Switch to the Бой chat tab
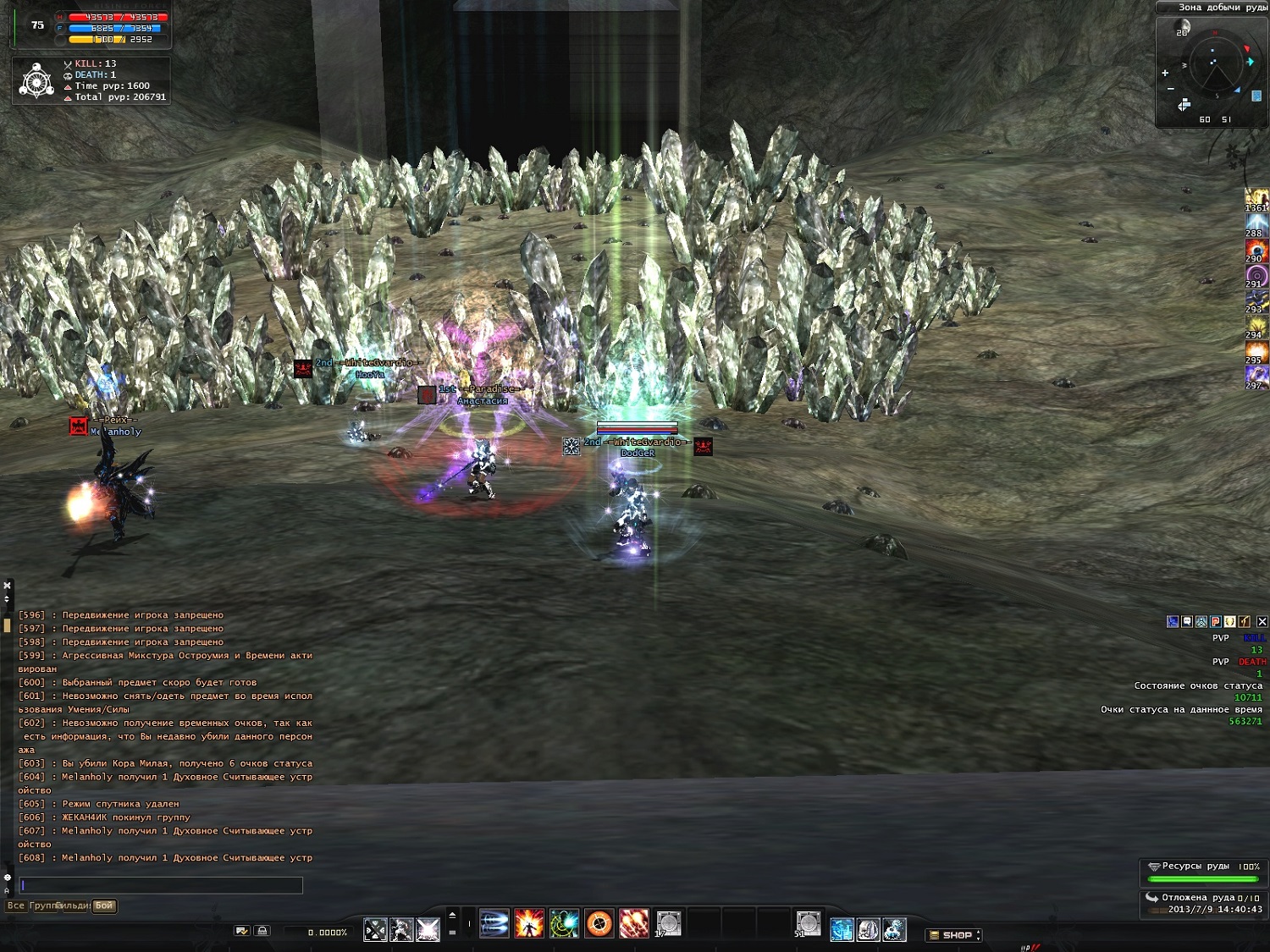 [x=104, y=905]
